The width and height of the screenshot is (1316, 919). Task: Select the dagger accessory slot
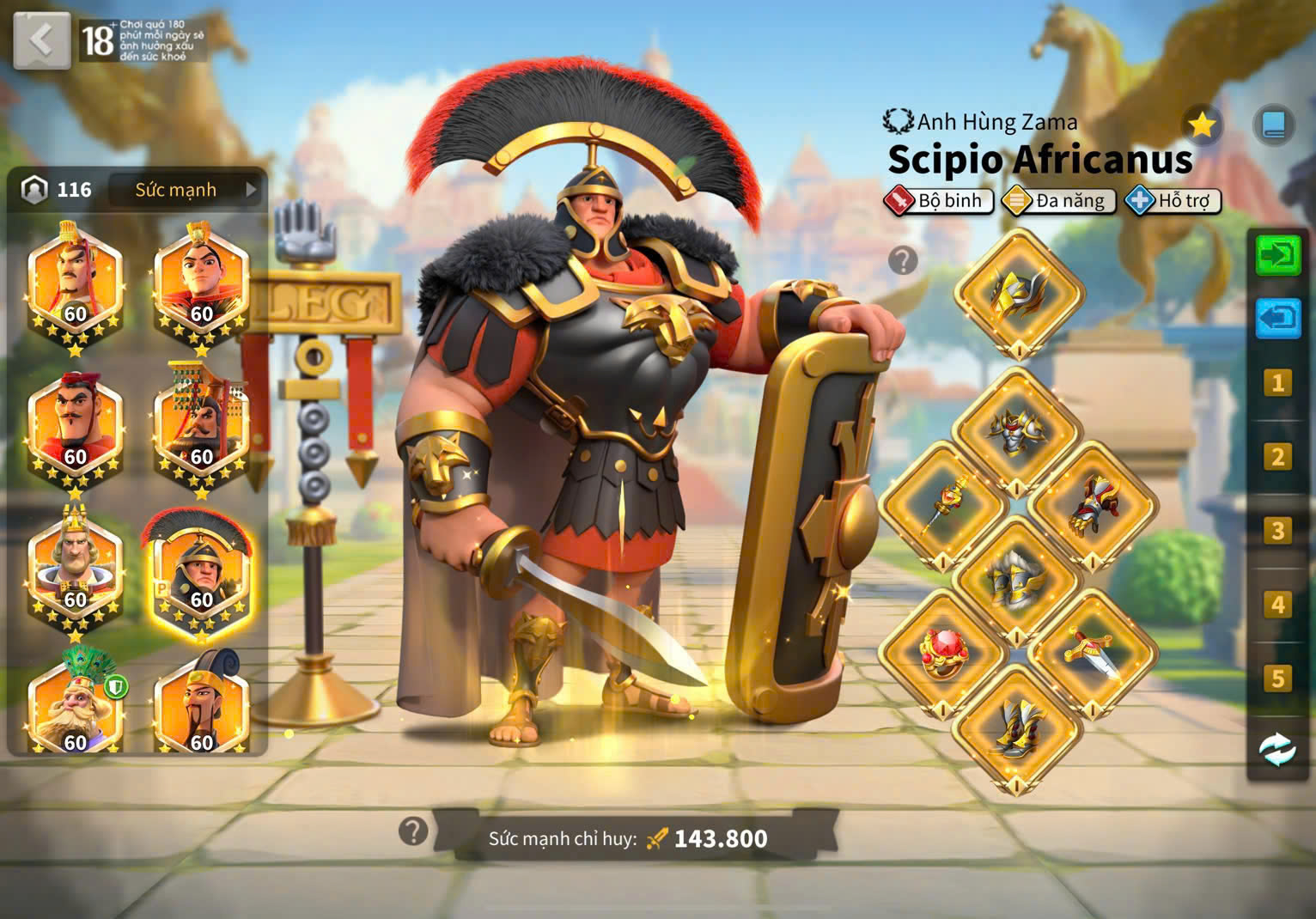tap(1091, 653)
